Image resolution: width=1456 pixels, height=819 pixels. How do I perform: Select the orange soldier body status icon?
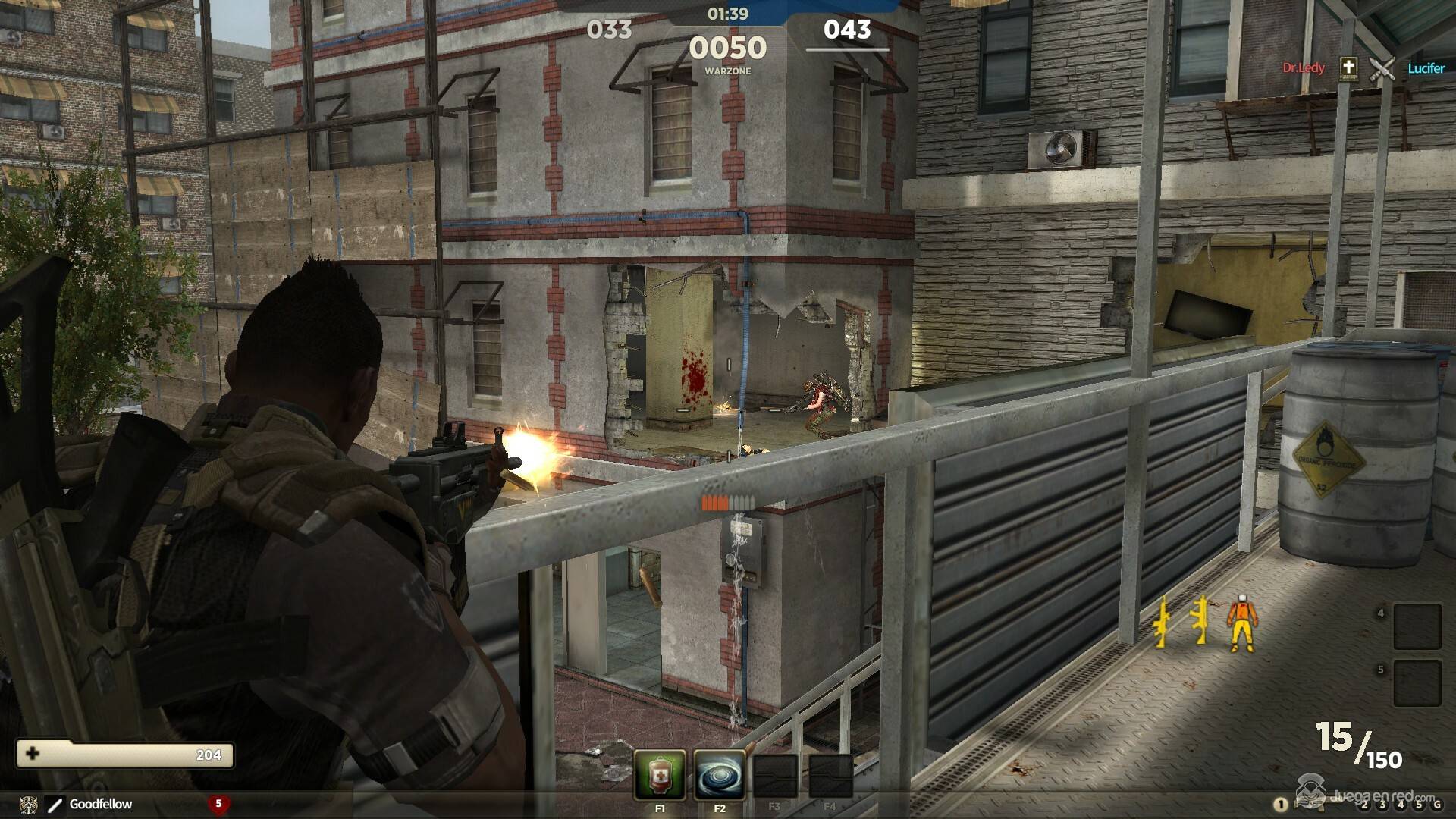1239,623
